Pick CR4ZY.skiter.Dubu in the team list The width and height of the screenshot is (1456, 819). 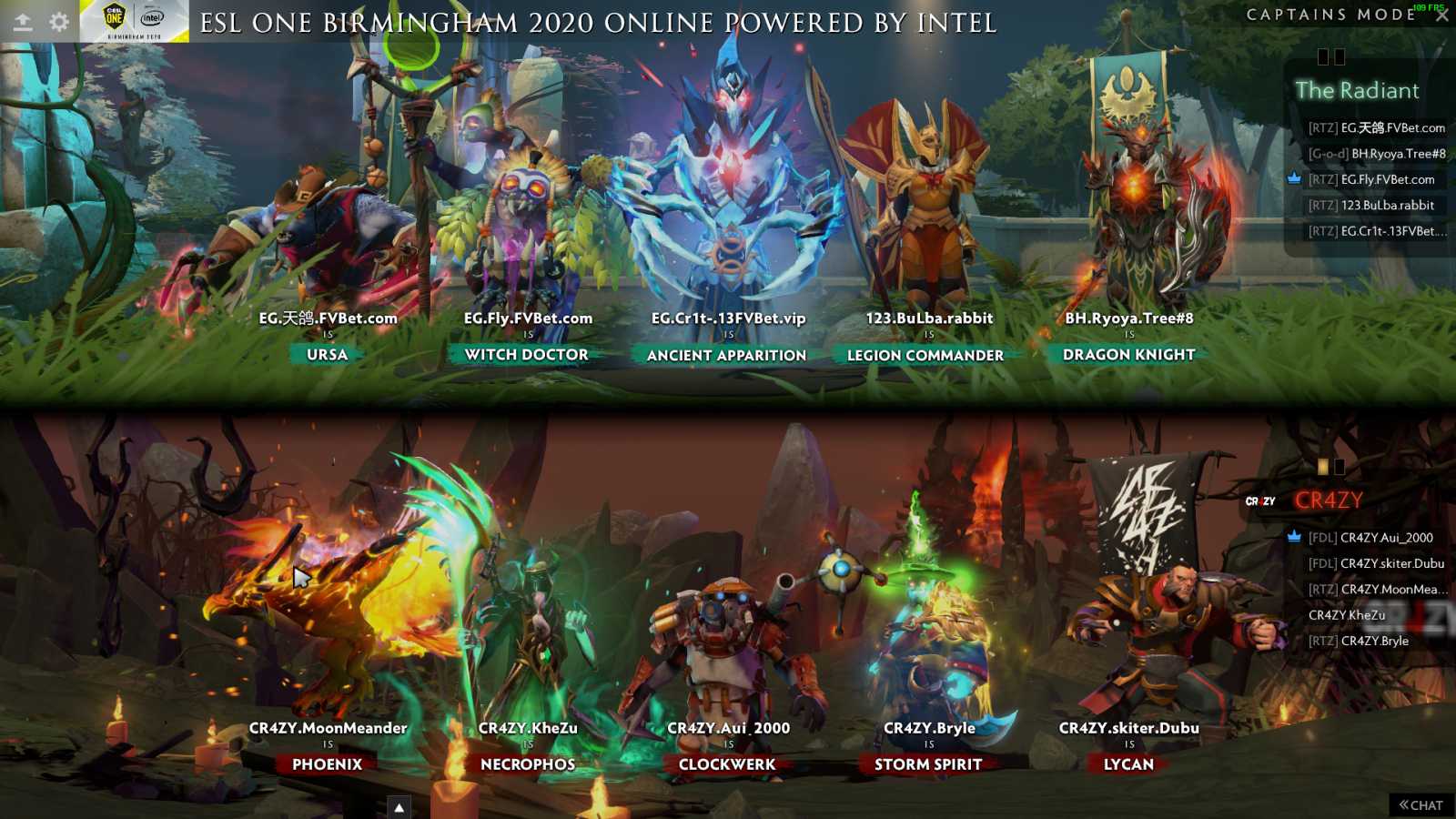tap(1391, 563)
